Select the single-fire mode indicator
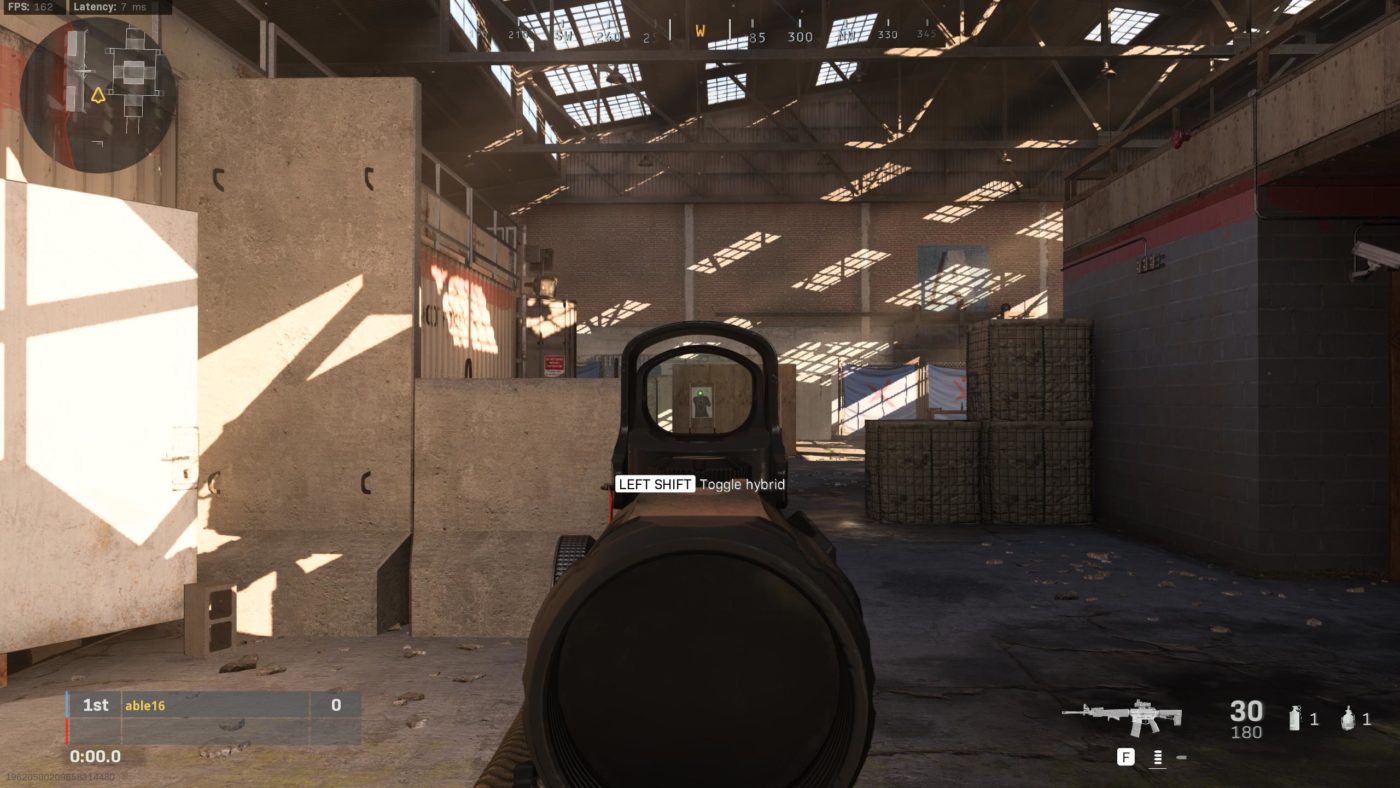Viewport: 1400px width, 788px height. pyautogui.click(x=1181, y=757)
